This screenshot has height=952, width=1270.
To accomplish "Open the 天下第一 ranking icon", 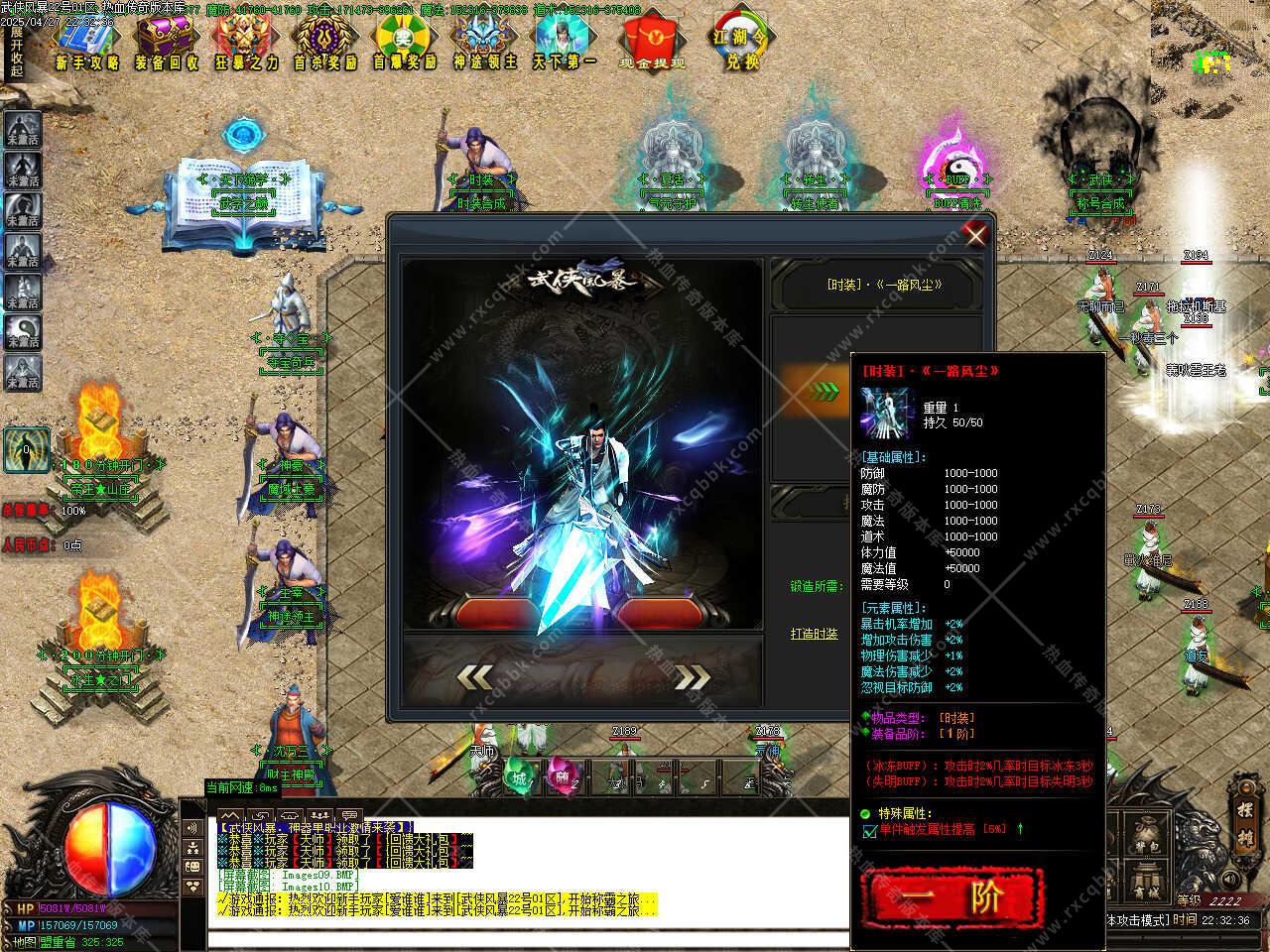I will pyautogui.click(x=565, y=45).
